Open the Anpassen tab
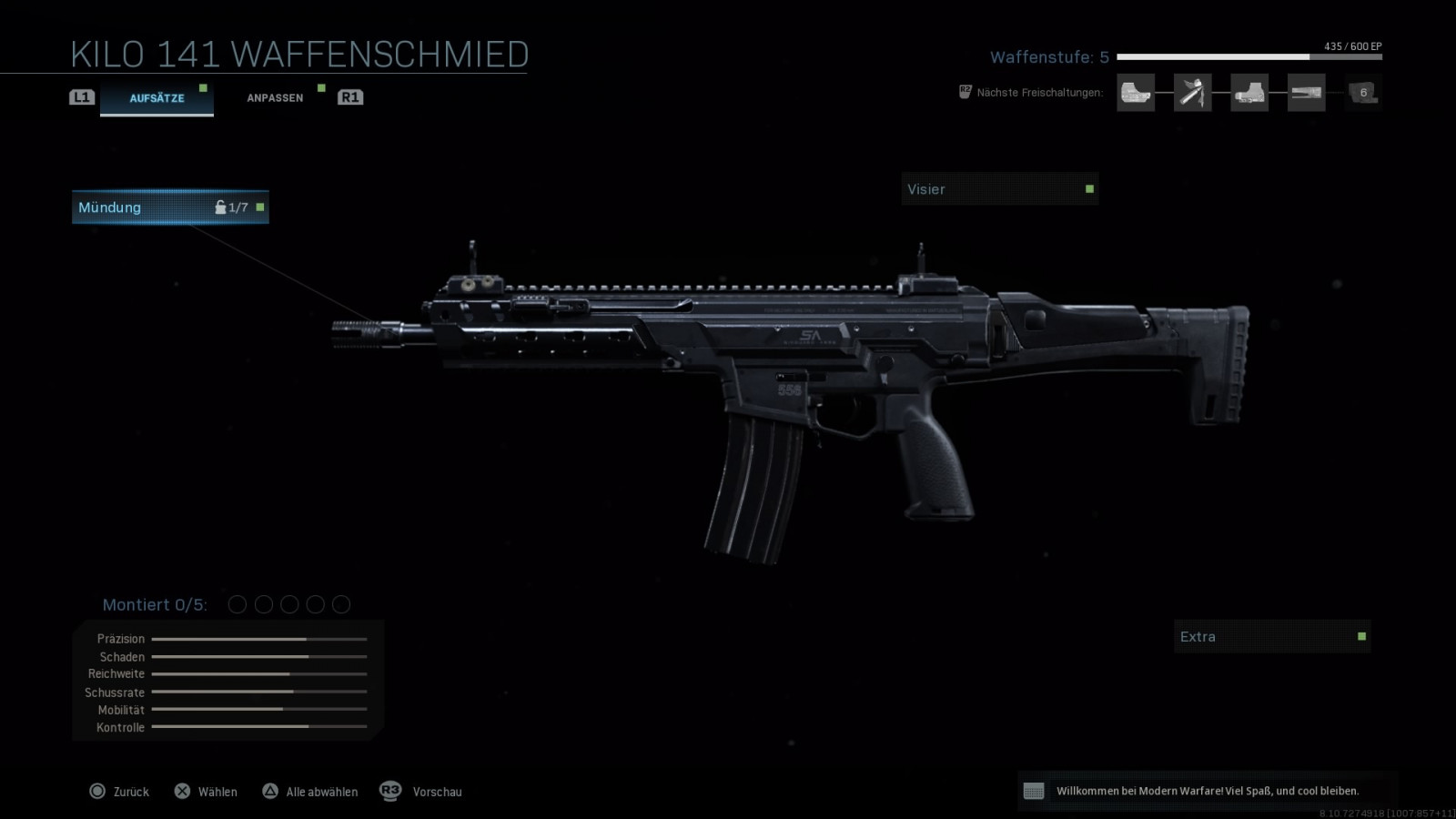1456x819 pixels. pos(275,97)
